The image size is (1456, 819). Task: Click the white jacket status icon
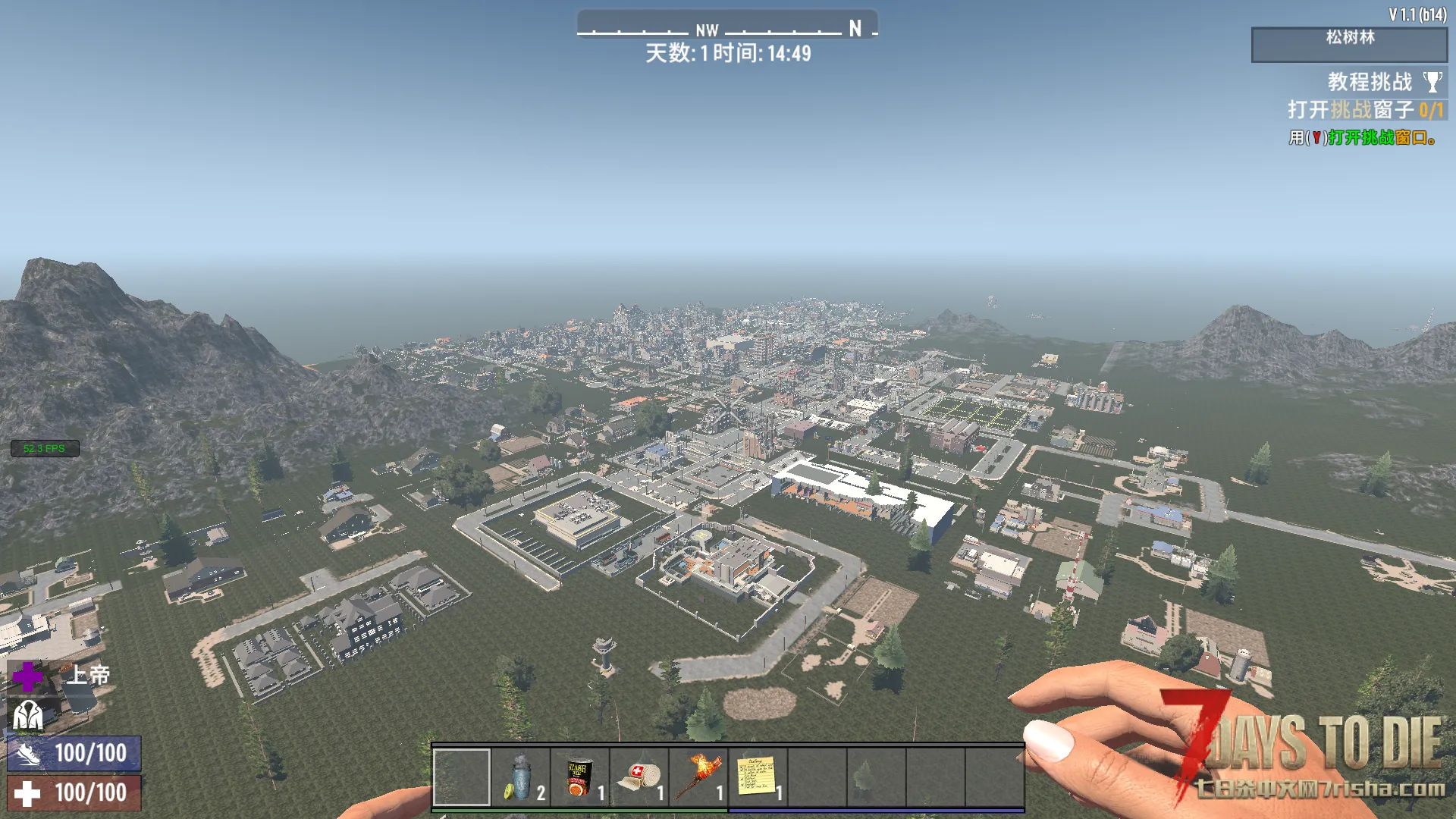(x=28, y=714)
